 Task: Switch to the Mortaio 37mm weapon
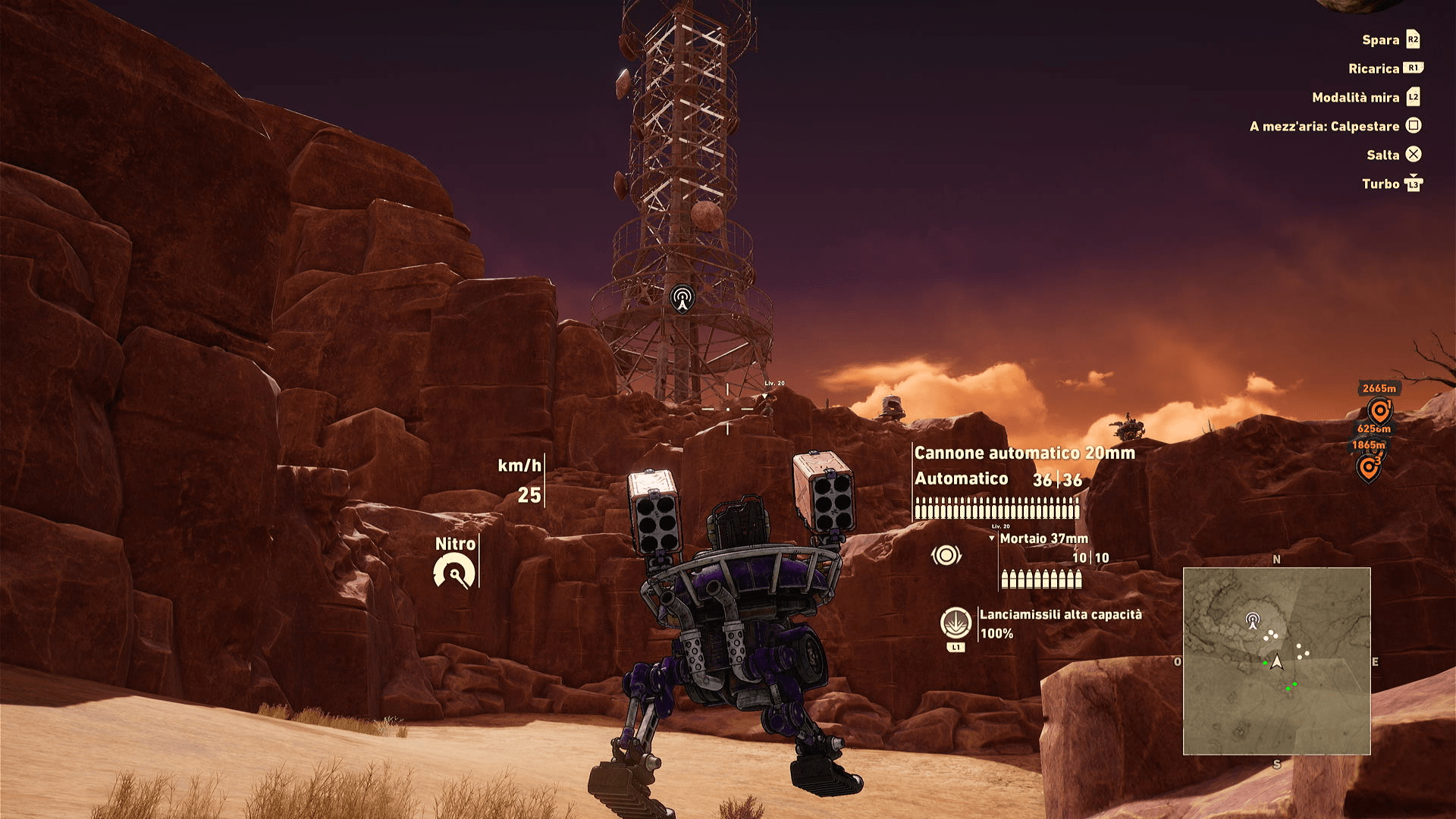tap(1043, 538)
